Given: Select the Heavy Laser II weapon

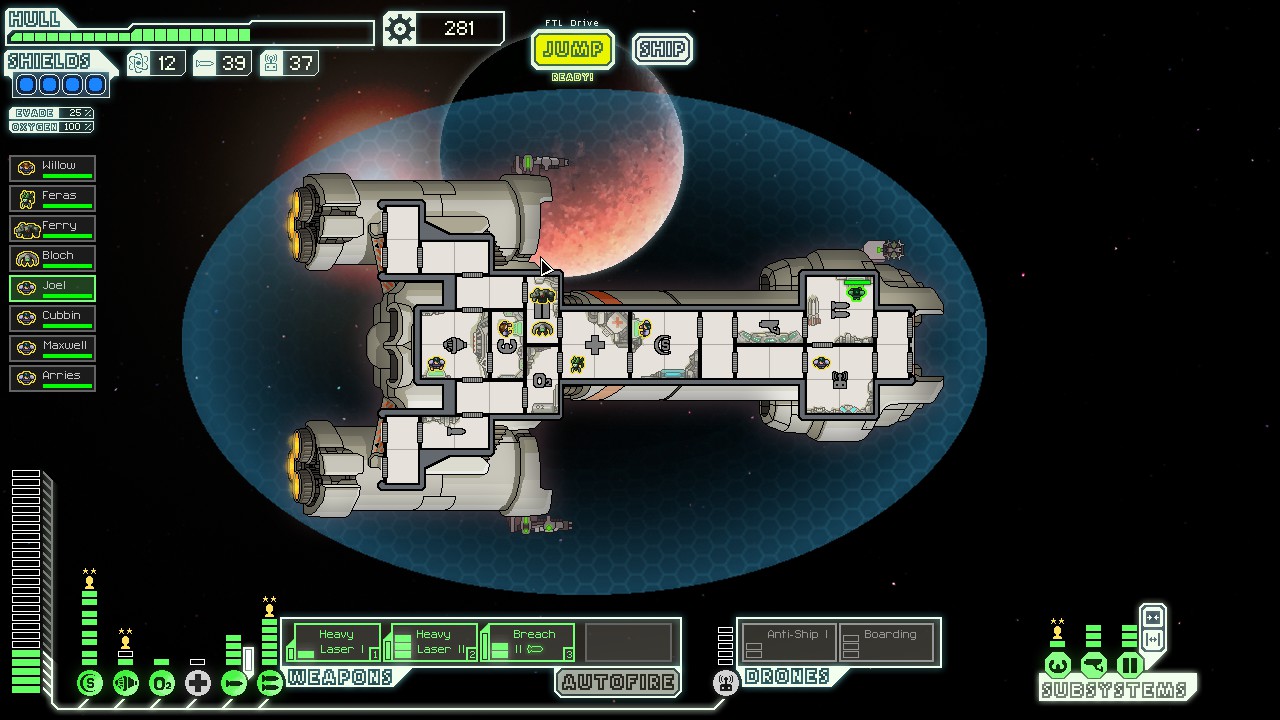Looking at the screenshot, I should pyautogui.click(x=432, y=642).
